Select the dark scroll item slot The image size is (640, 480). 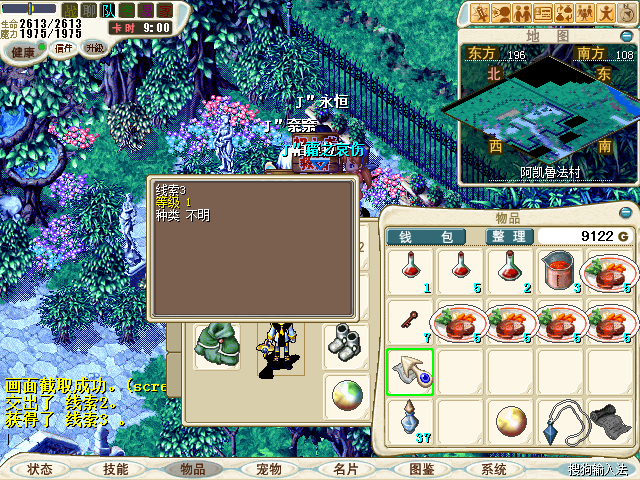609,420
